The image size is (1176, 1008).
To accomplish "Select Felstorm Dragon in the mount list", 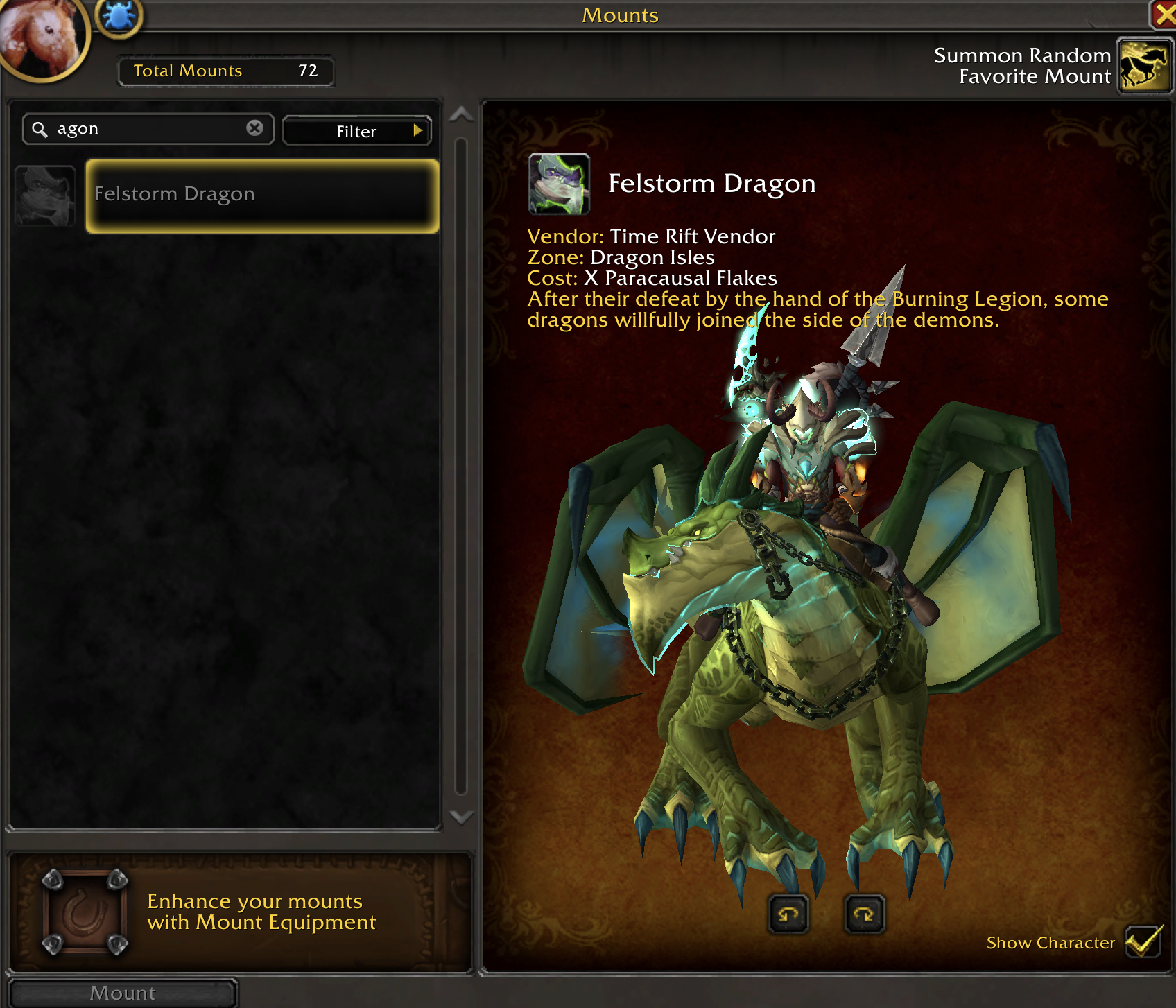I will [x=262, y=195].
